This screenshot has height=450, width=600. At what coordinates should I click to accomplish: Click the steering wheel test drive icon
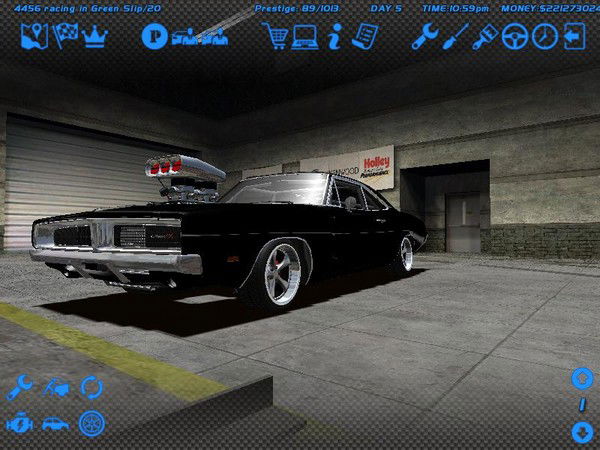[x=516, y=37]
